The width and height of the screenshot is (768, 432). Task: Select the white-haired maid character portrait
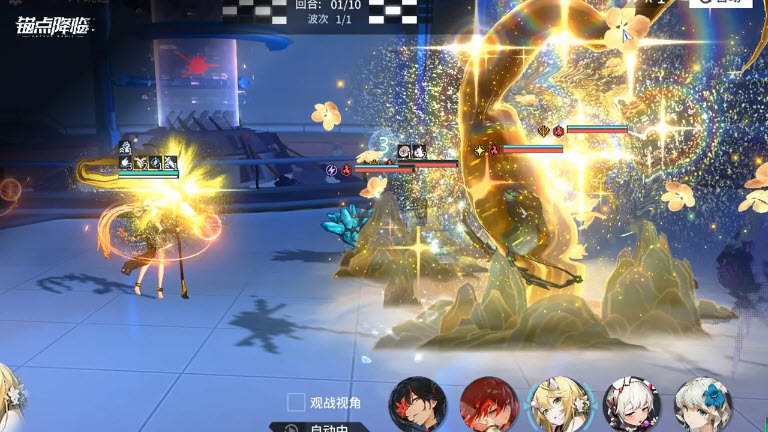632,406
